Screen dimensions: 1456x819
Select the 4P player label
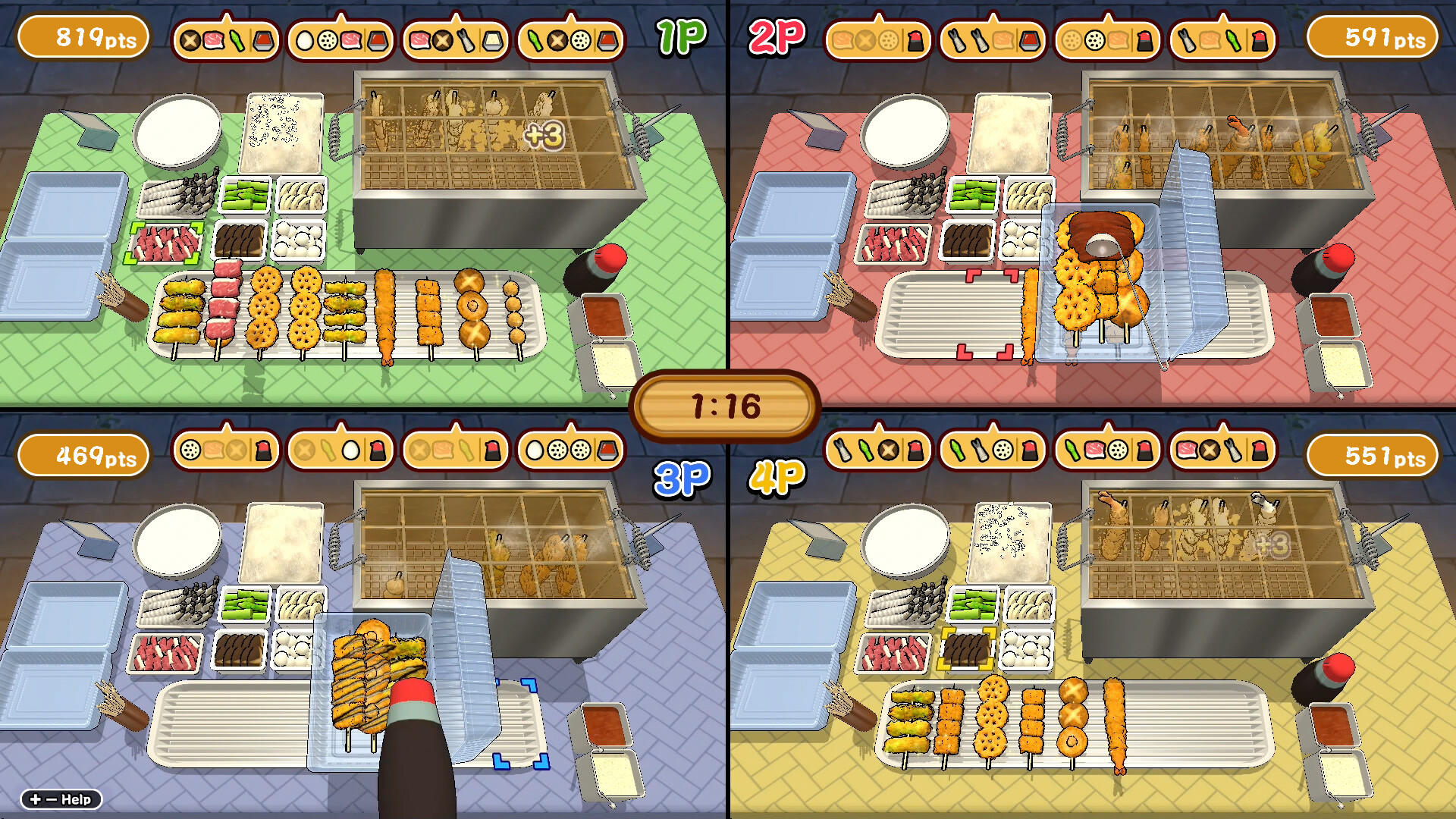[781, 478]
